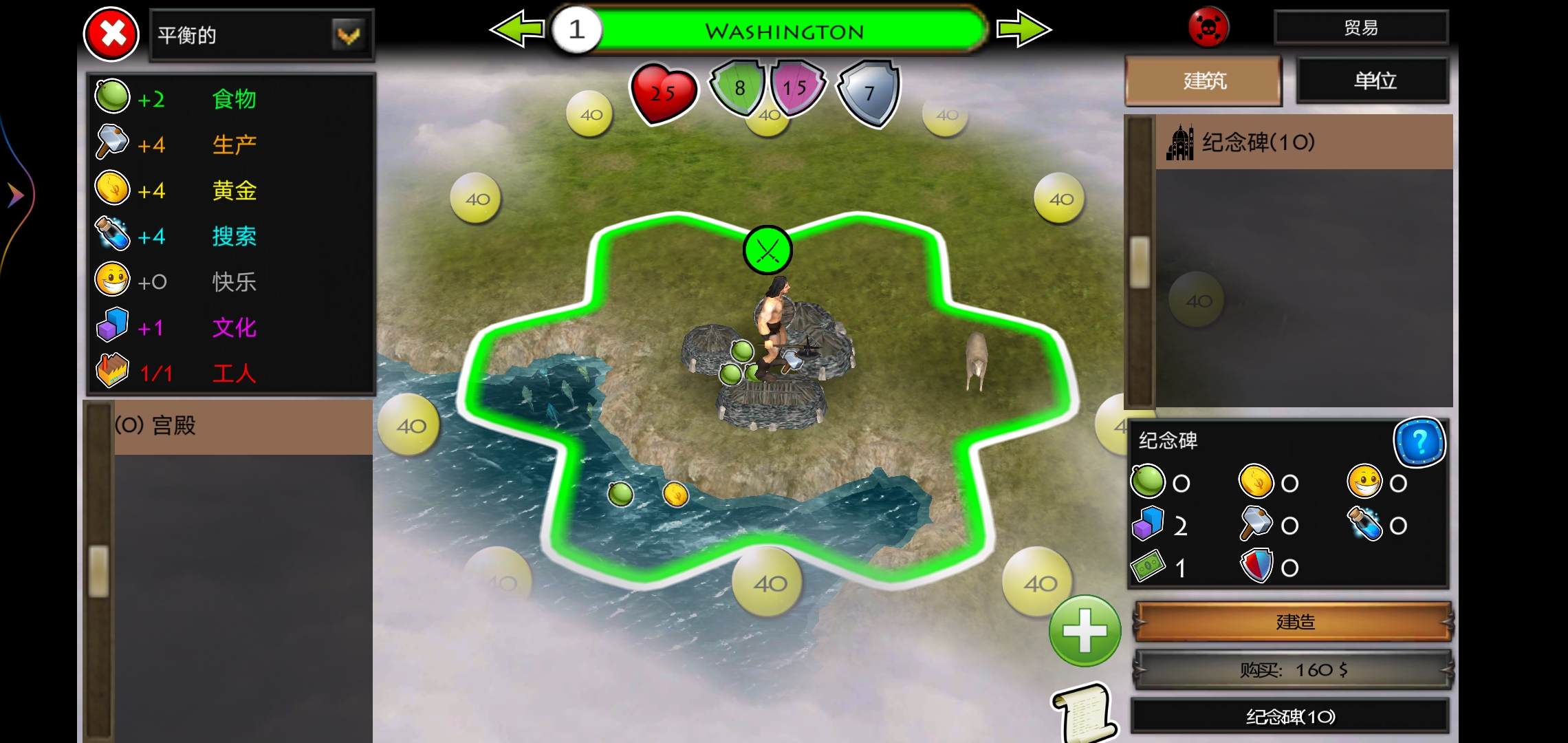
Task: Show help with blue question mark
Action: [x=1419, y=442]
